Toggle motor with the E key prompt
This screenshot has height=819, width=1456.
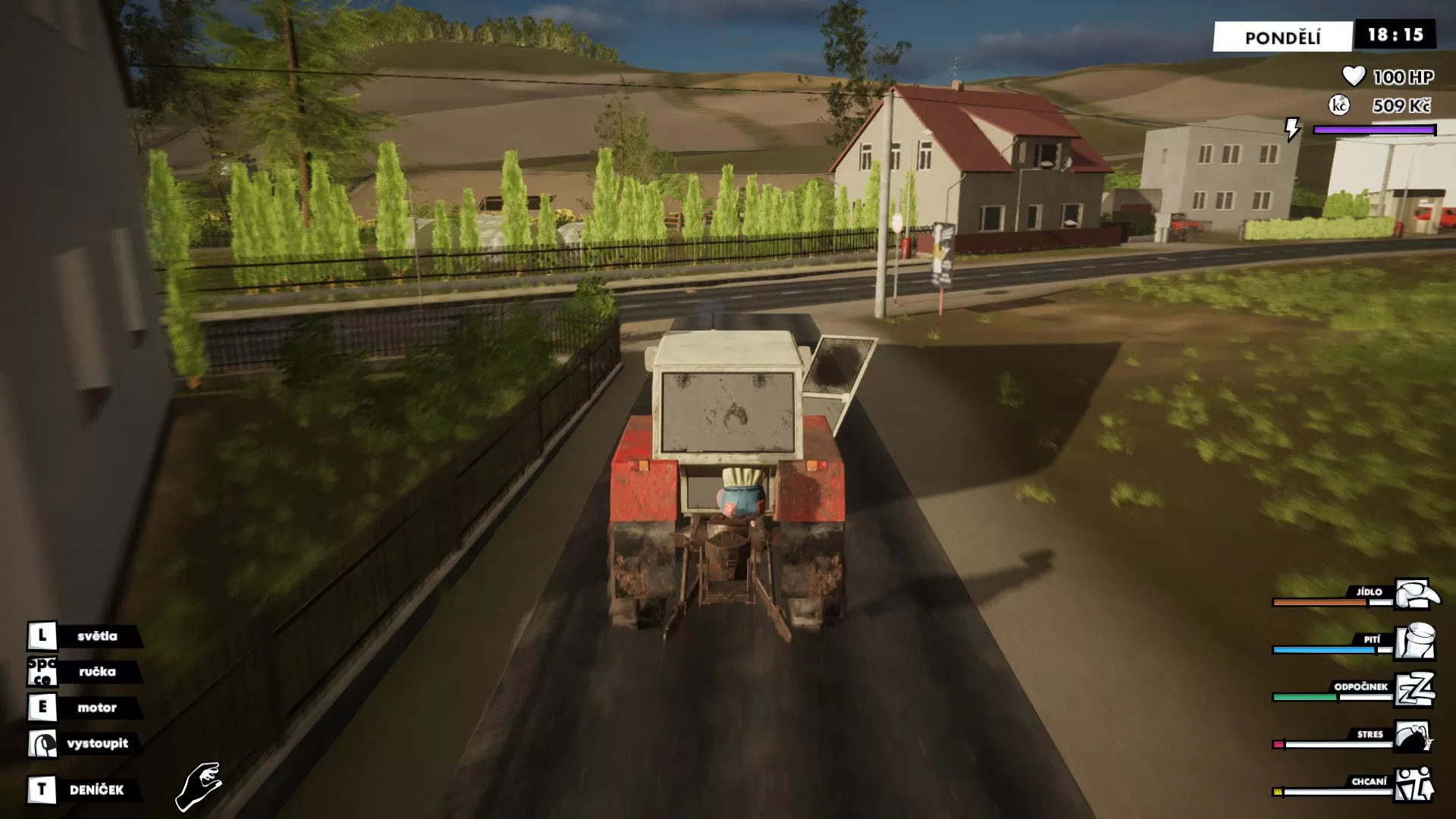pos(43,708)
